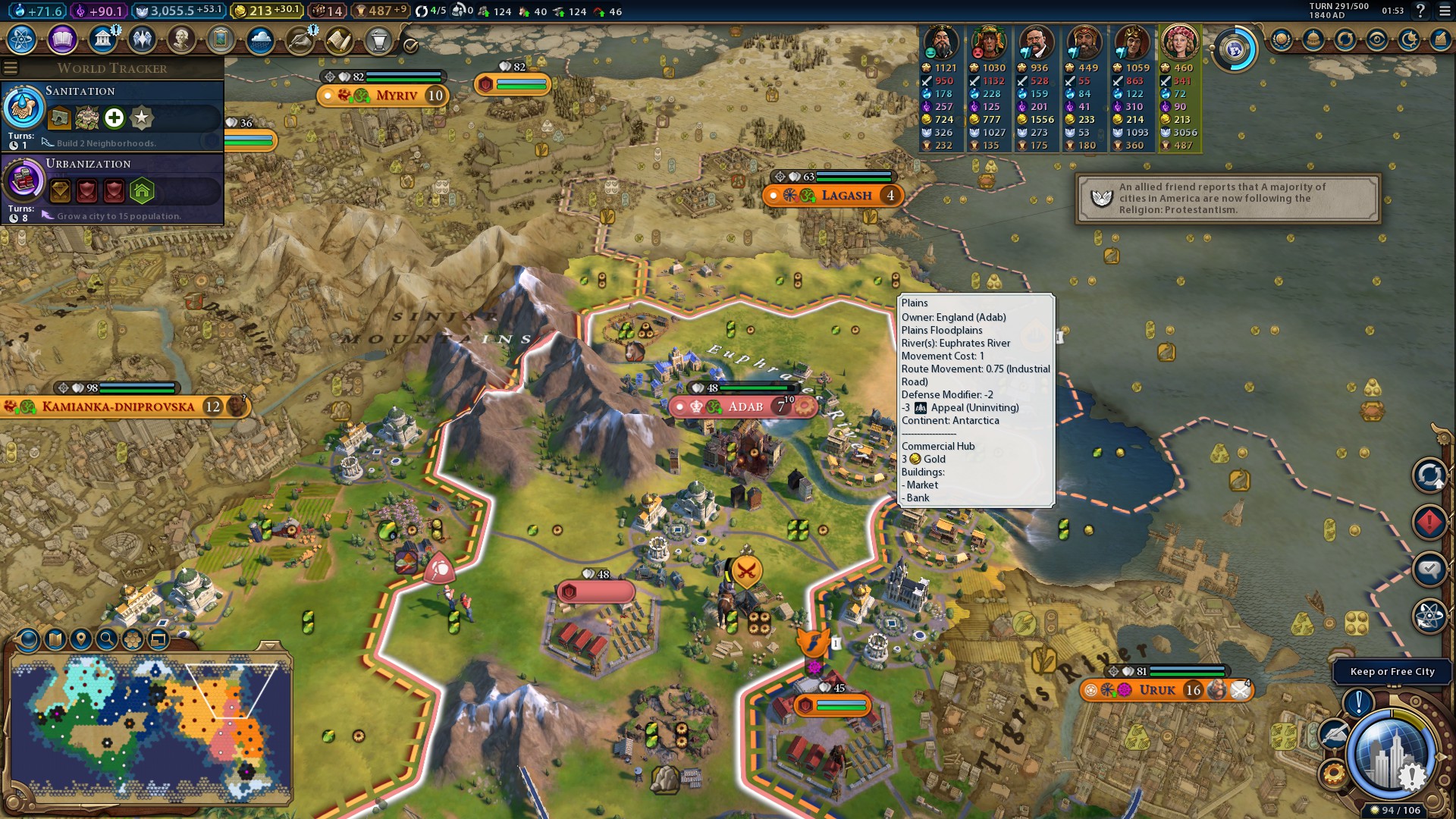Toggle the World Tracker hamburger menu
The image size is (1456, 819).
[11, 68]
